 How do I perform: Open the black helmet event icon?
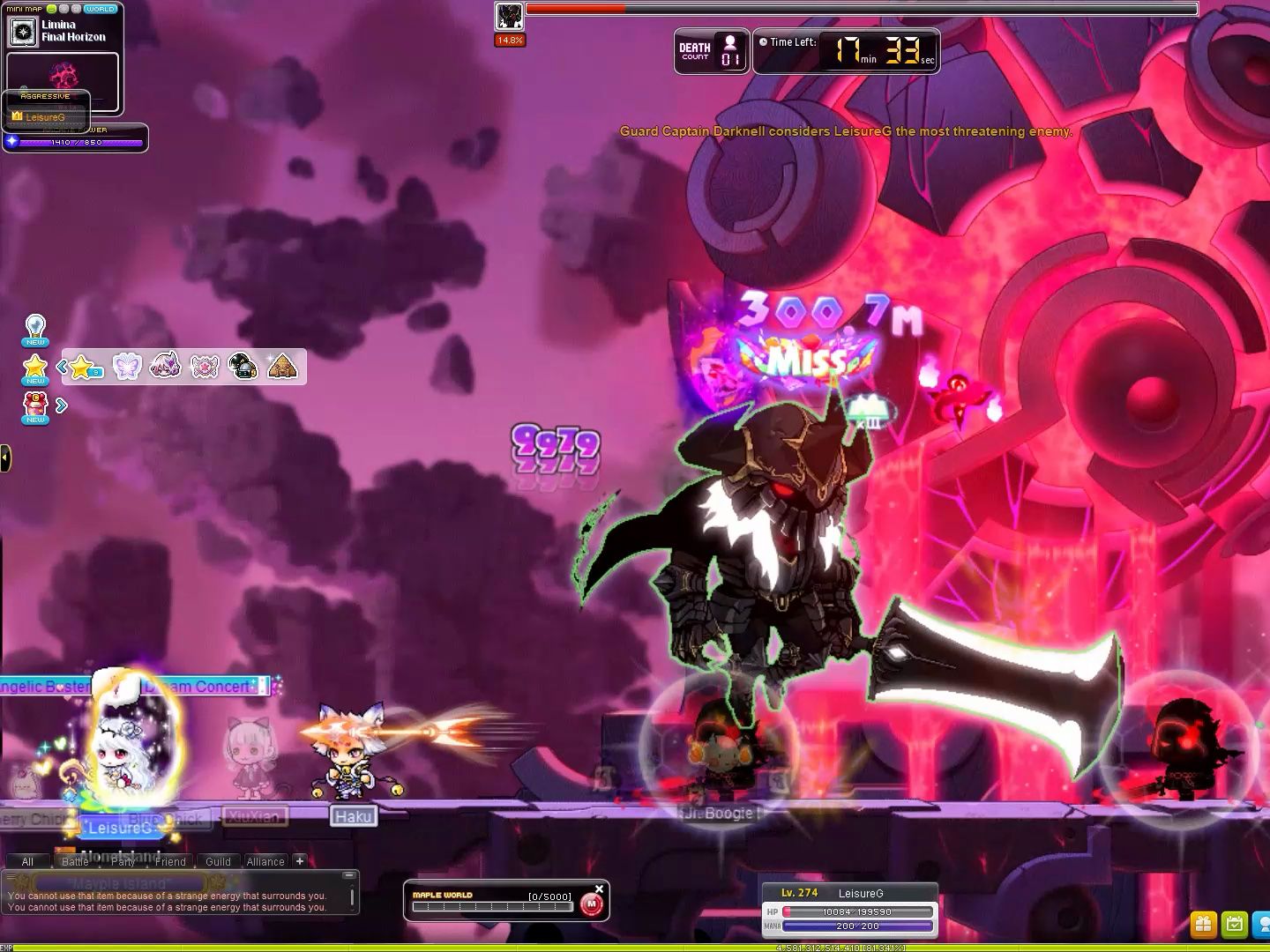pos(243,367)
